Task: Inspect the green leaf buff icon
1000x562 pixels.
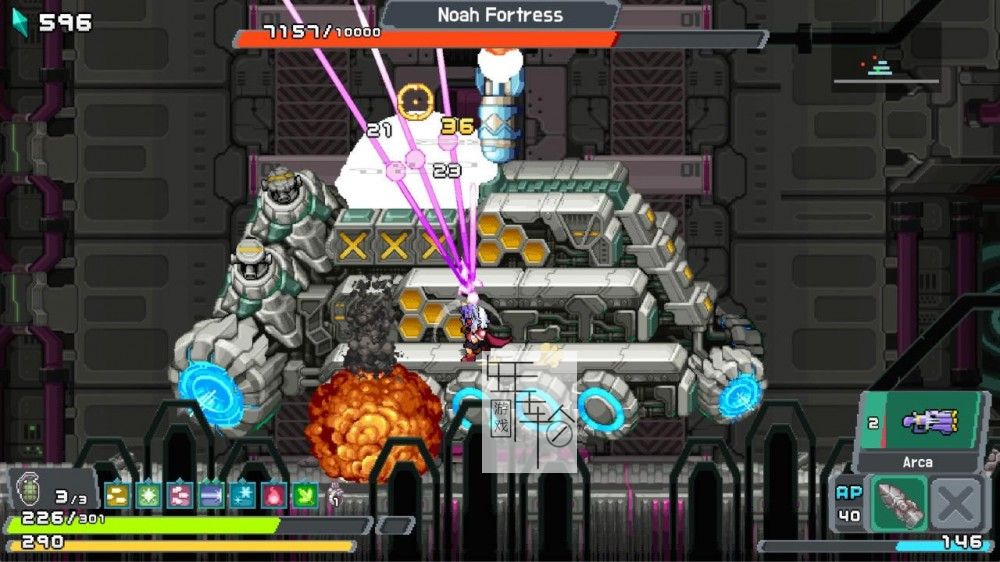Action: click(x=304, y=494)
